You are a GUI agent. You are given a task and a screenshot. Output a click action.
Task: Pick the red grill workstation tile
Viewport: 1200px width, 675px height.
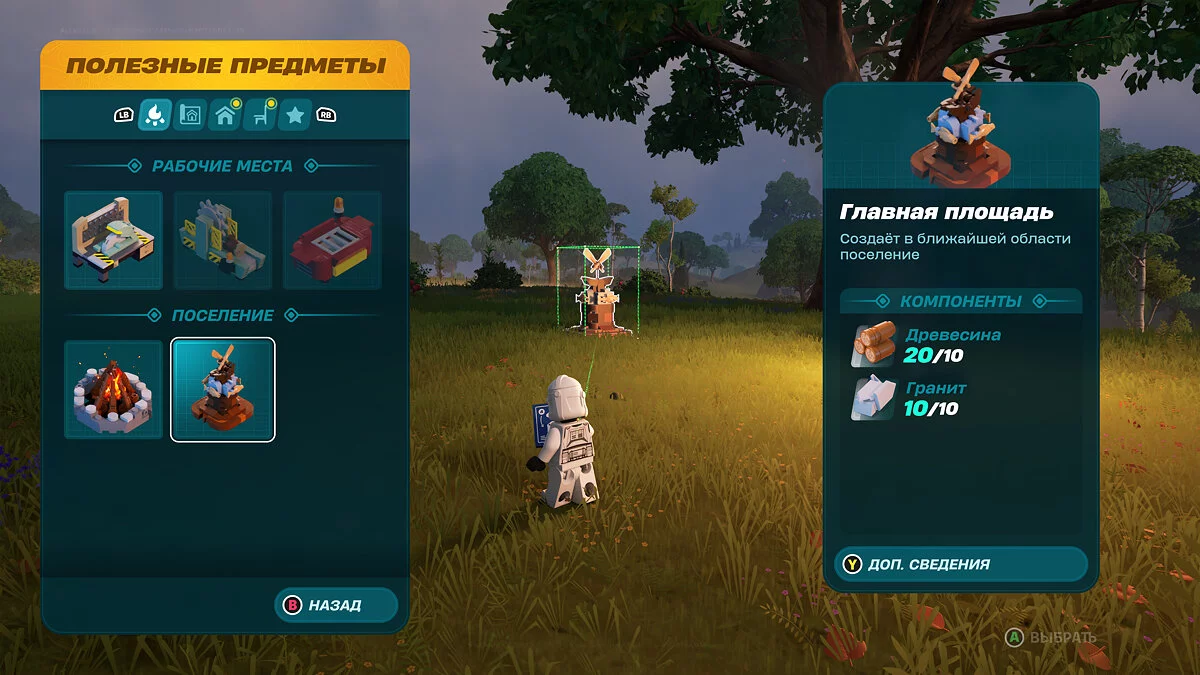332,240
